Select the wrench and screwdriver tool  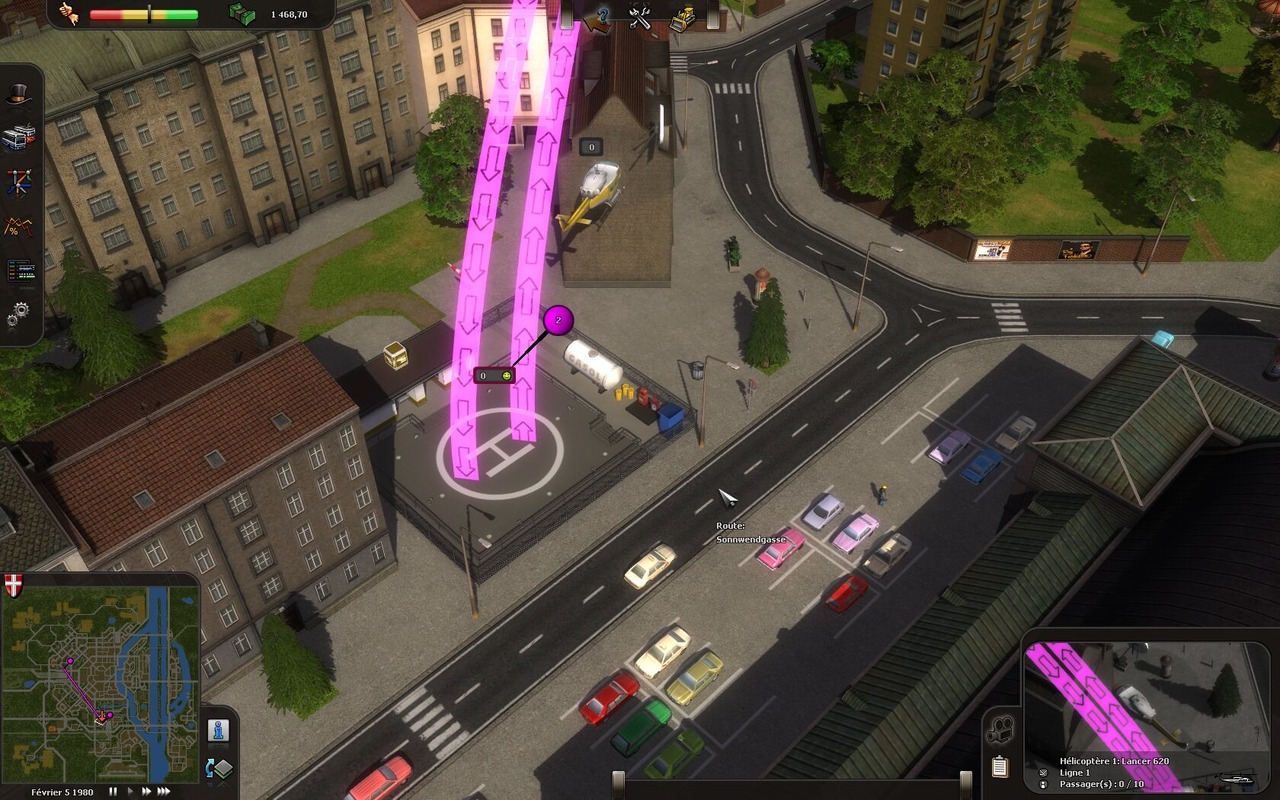tap(640, 16)
